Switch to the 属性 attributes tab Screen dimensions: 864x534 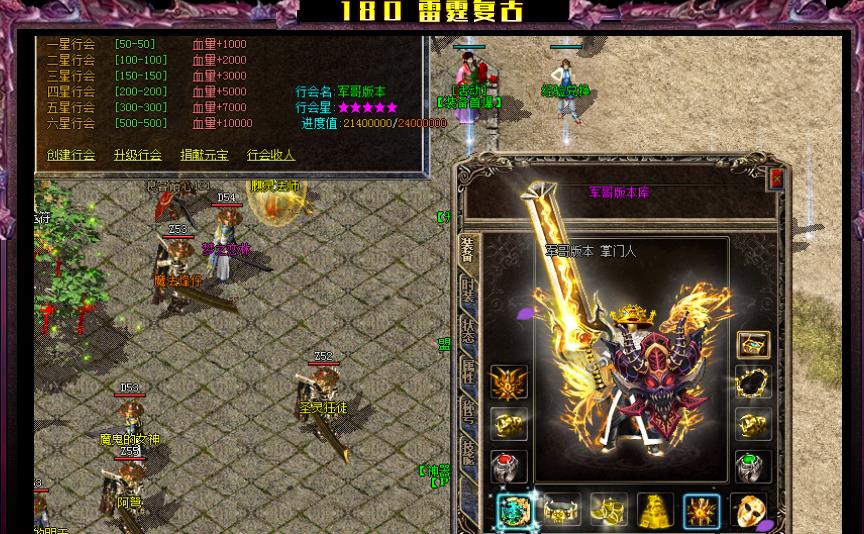[x=468, y=369]
